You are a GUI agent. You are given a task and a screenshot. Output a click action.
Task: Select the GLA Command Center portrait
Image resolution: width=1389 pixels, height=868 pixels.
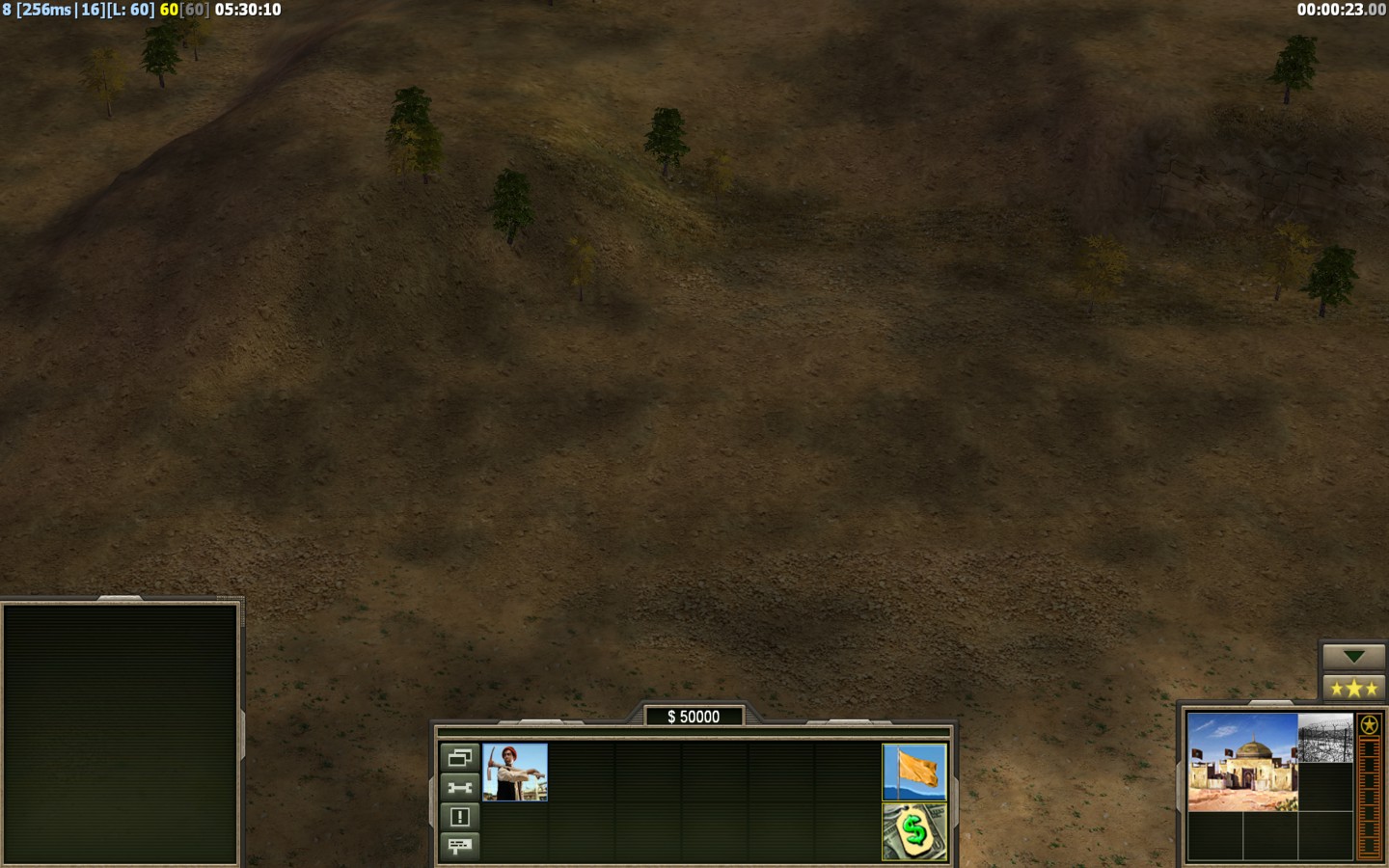point(1242,762)
